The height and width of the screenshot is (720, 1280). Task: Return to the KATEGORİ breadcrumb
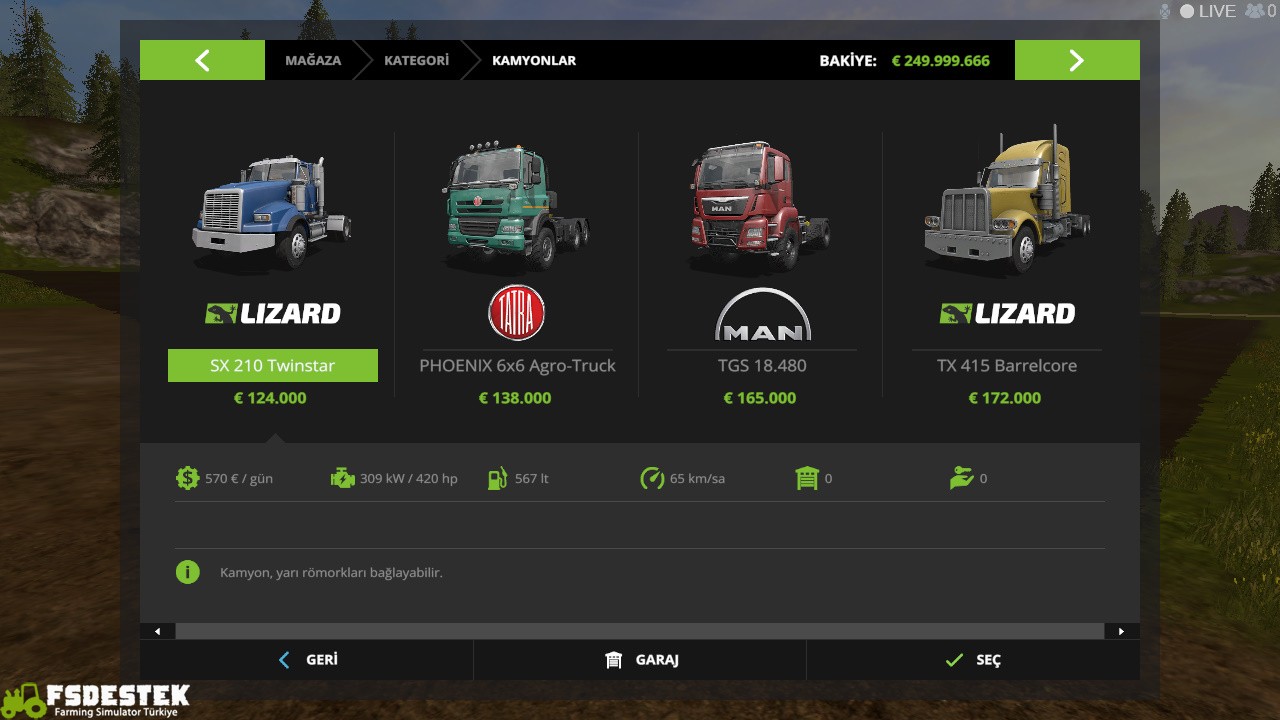click(416, 60)
